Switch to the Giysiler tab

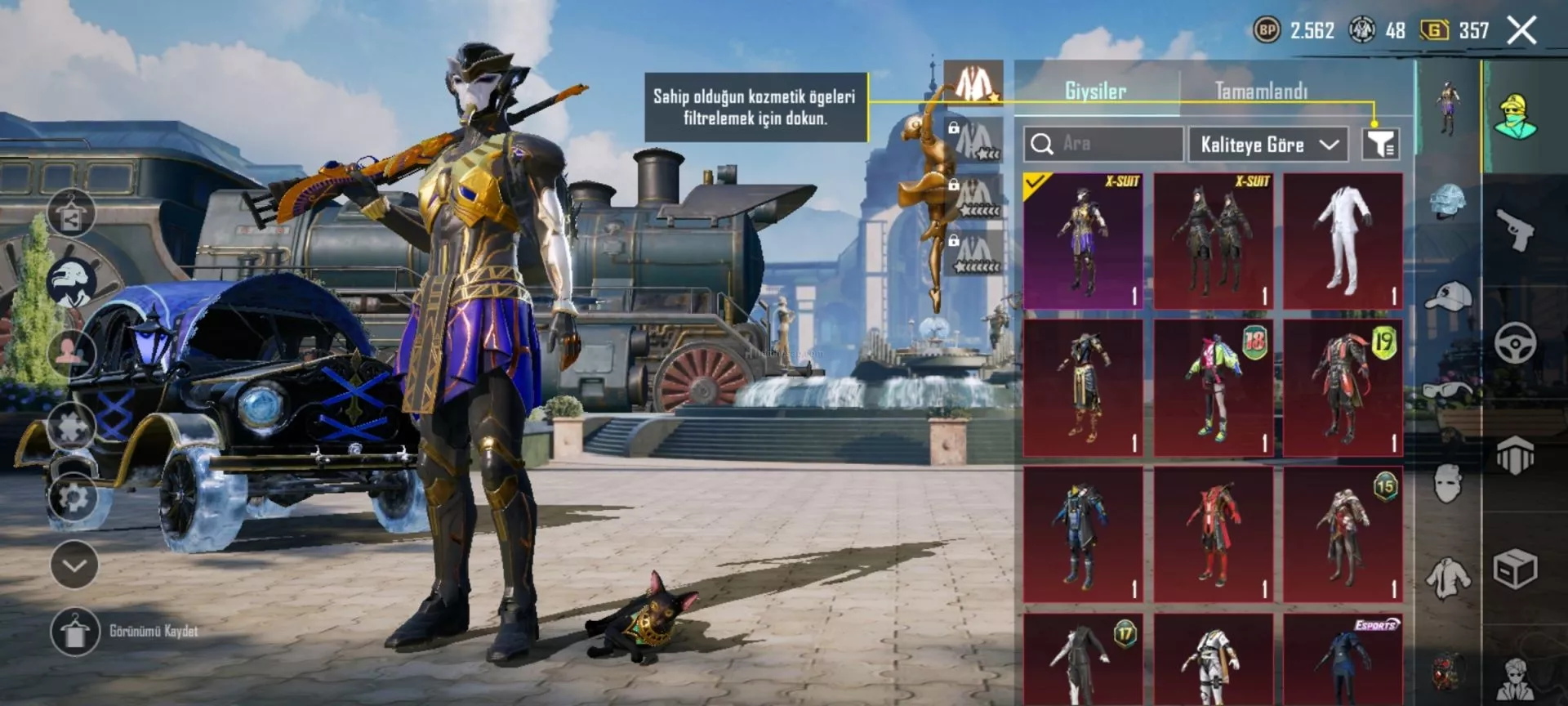[1095, 91]
